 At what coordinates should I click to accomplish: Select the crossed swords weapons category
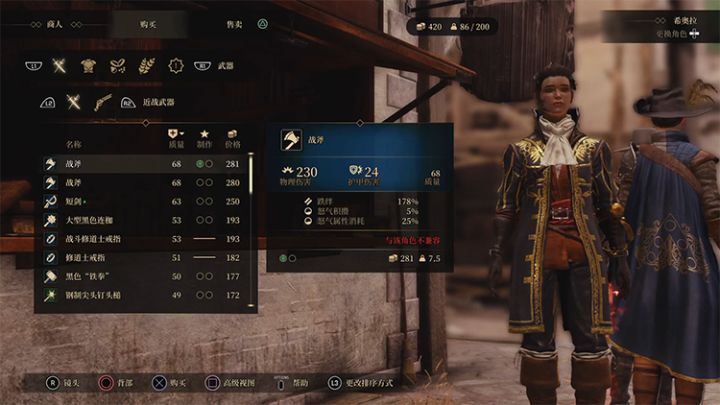pyautogui.click(x=59, y=66)
